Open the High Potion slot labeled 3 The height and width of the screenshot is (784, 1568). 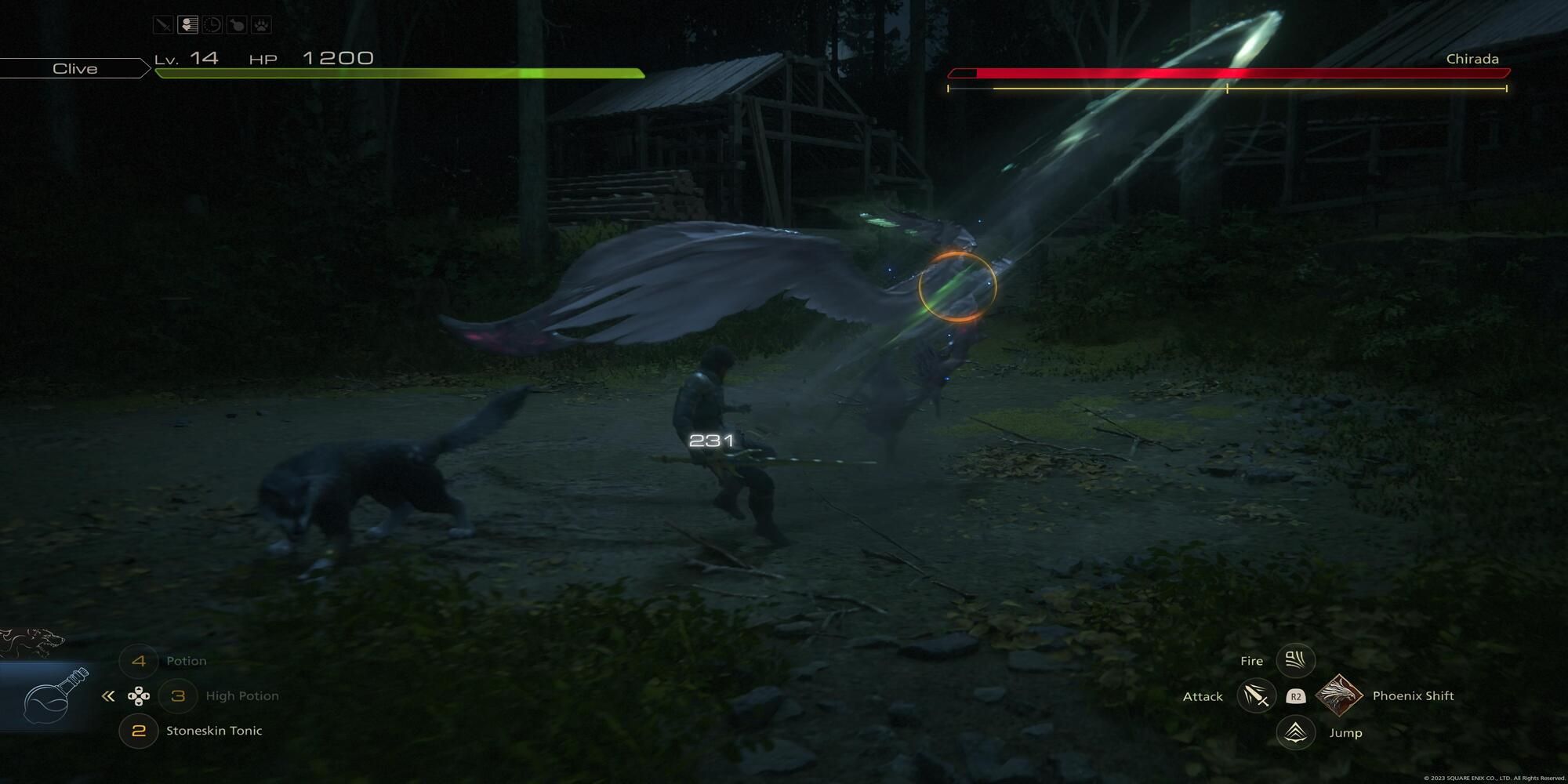coord(179,695)
